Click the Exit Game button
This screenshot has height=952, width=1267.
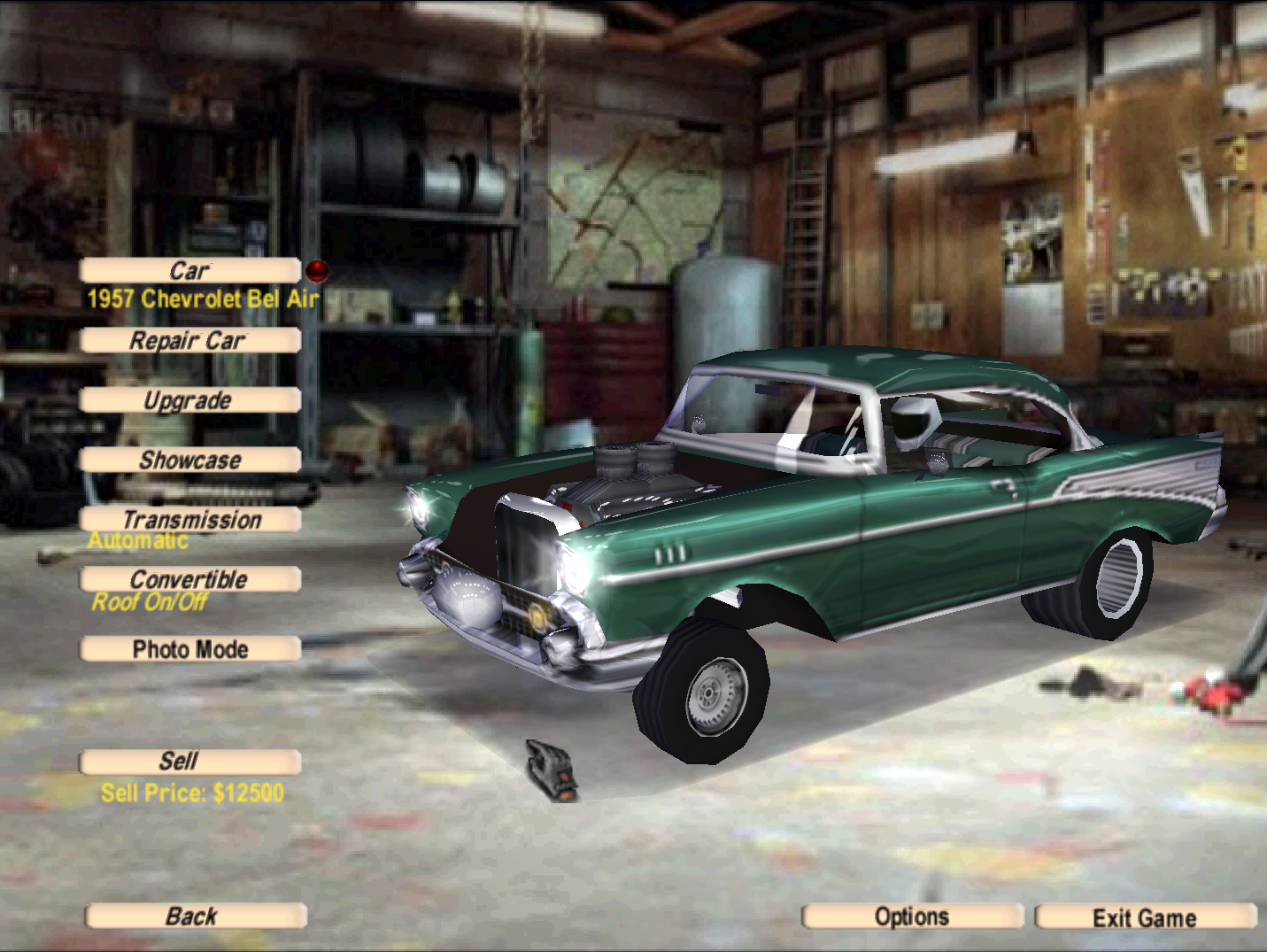pos(1145,917)
